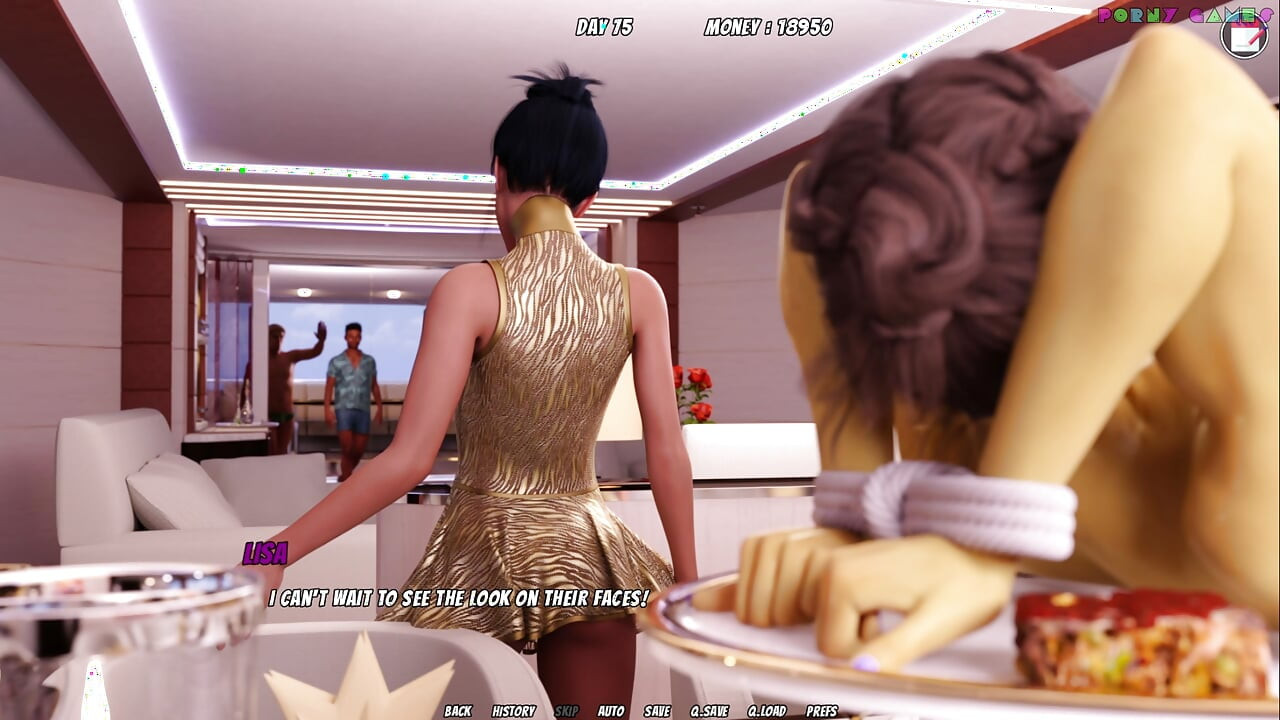Click Q.Save for quick save
Image resolution: width=1280 pixels, height=720 pixels.
tap(710, 711)
